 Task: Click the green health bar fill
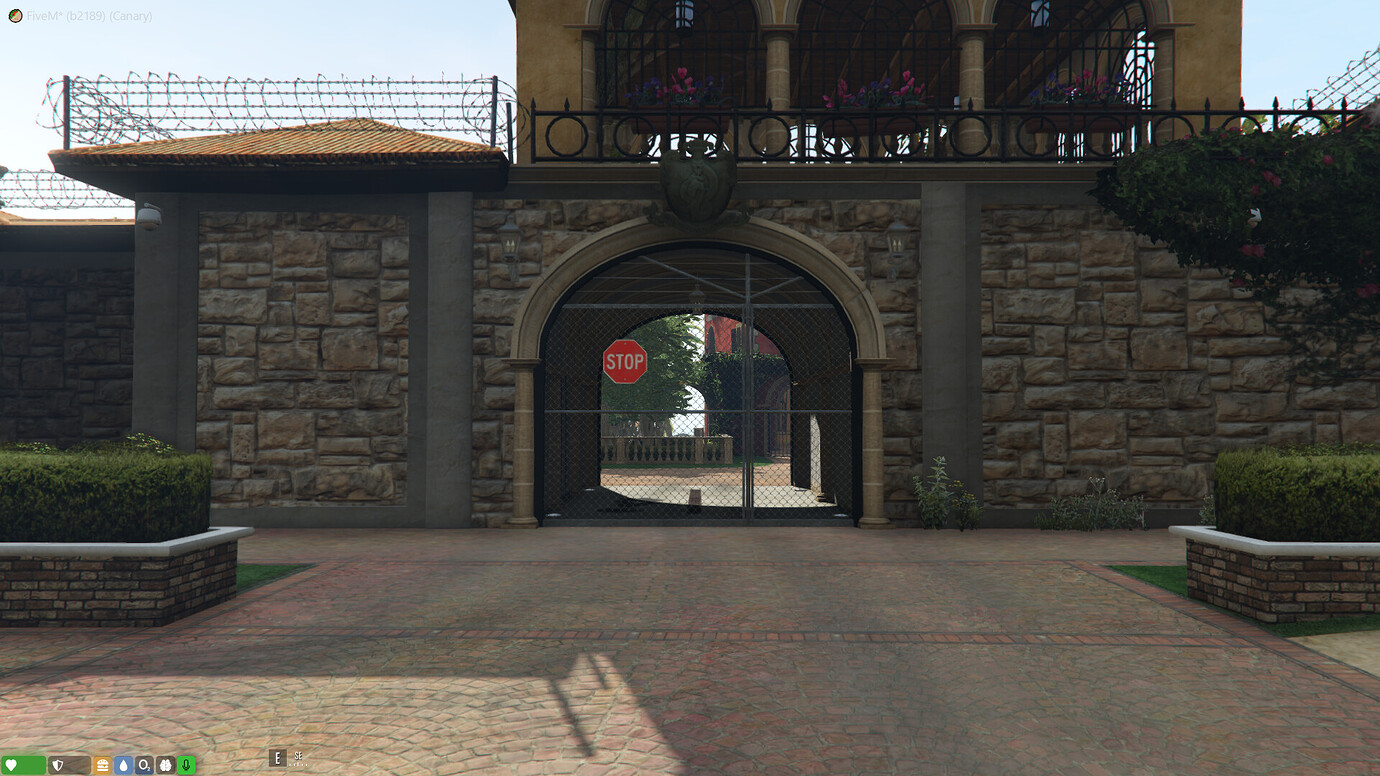(x=30, y=763)
